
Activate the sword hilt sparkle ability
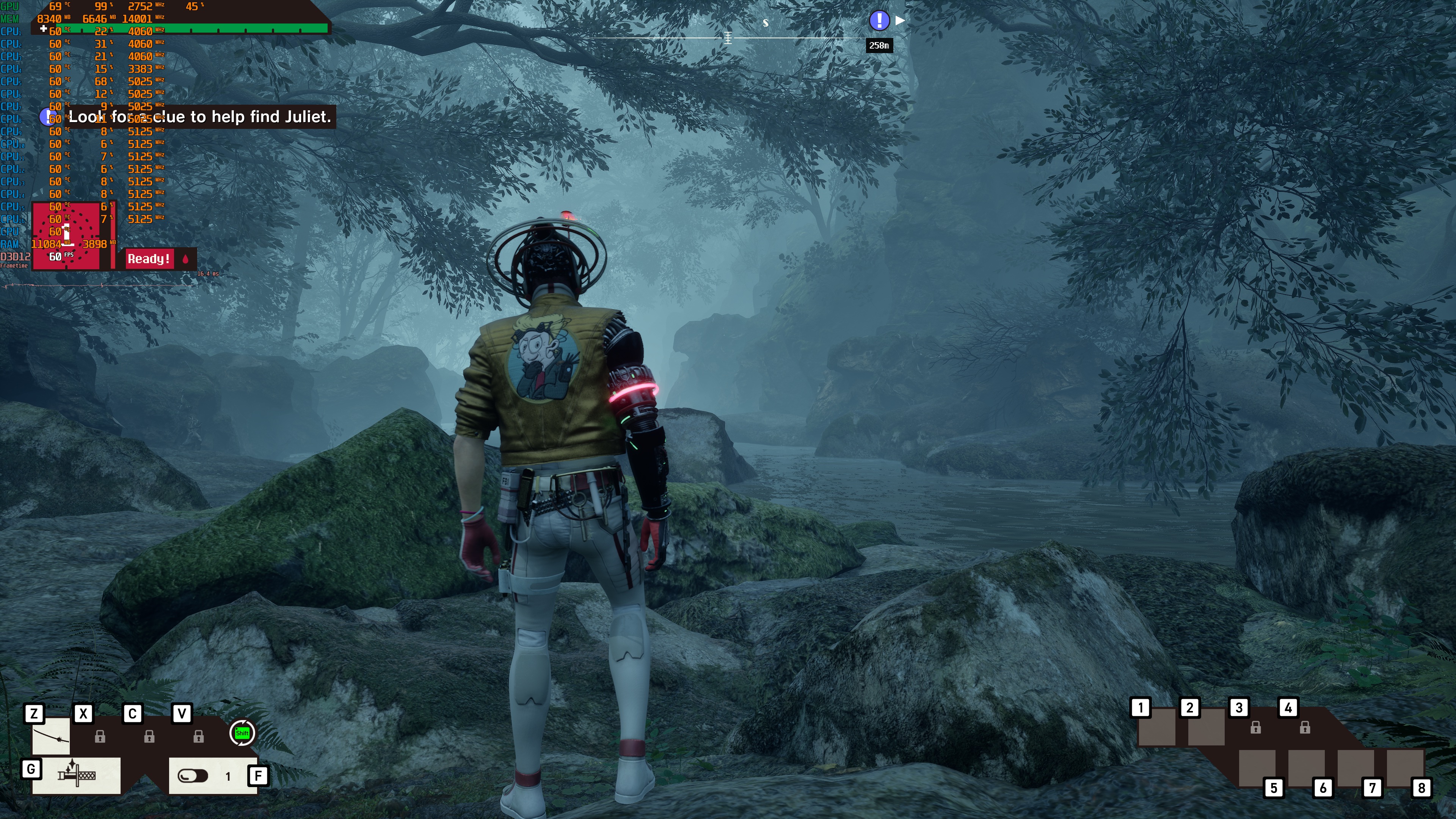click(x=76, y=775)
